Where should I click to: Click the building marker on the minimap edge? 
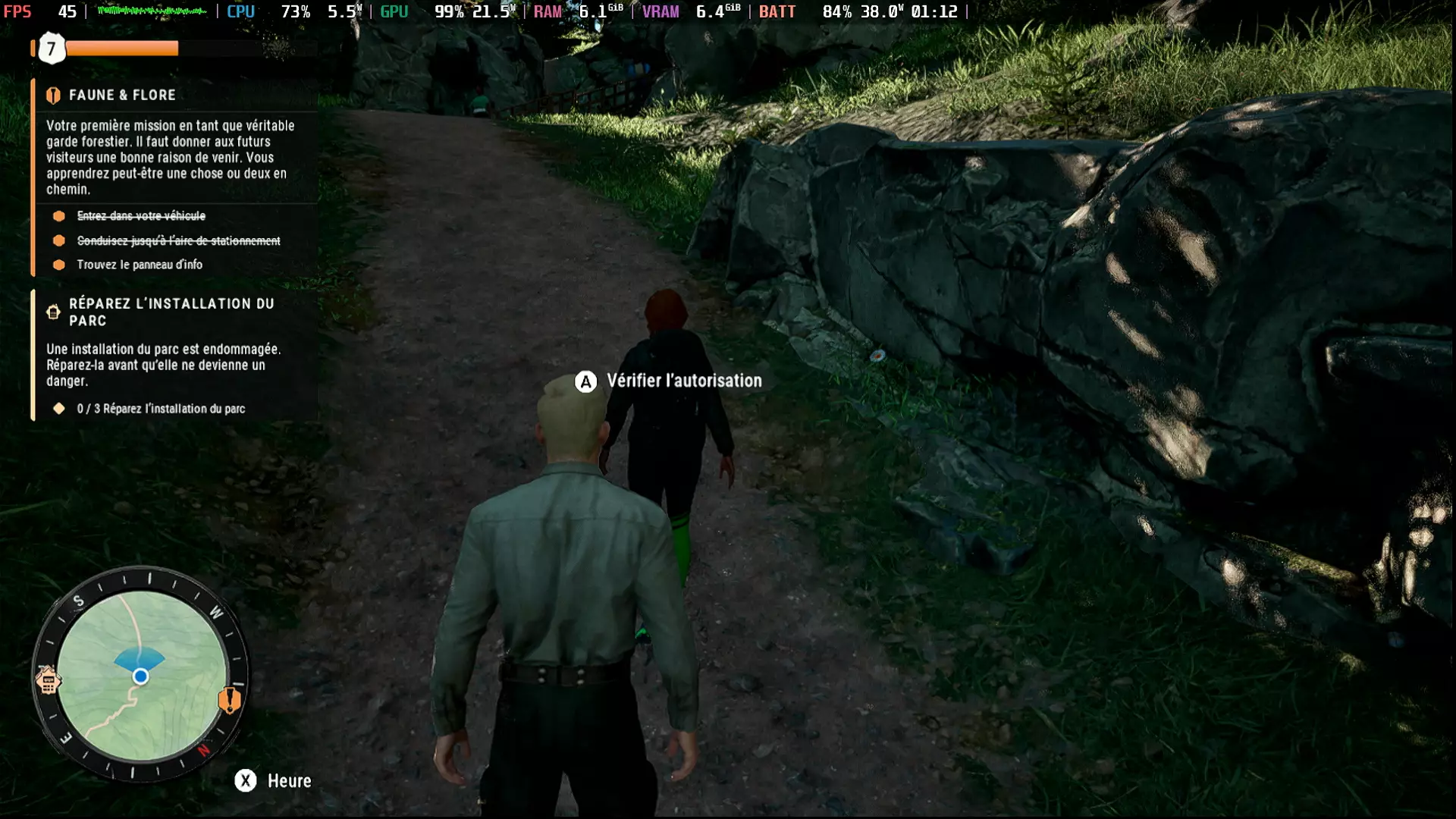(x=47, y=681)
